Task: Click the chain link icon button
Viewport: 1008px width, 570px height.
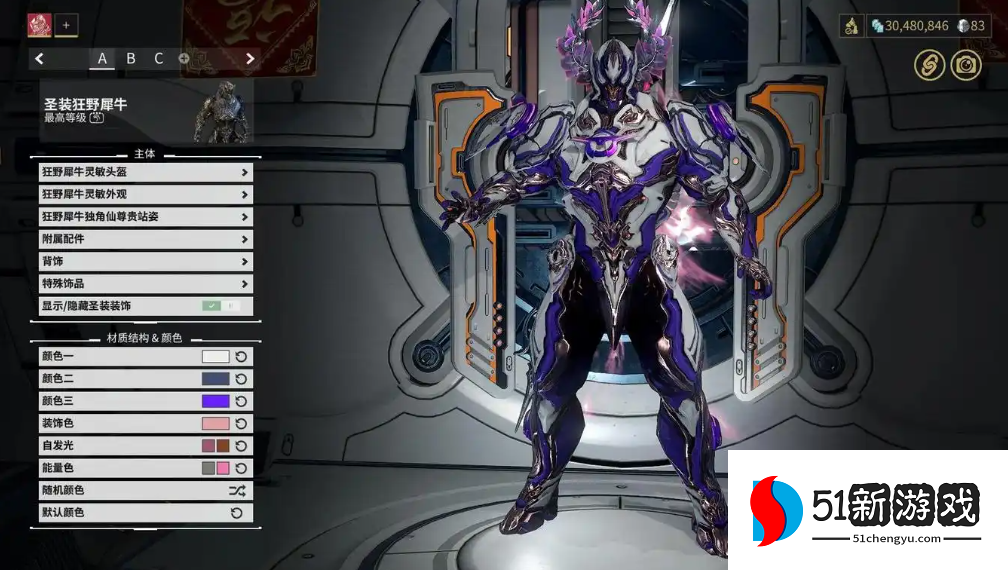Action: click(930, 65)
